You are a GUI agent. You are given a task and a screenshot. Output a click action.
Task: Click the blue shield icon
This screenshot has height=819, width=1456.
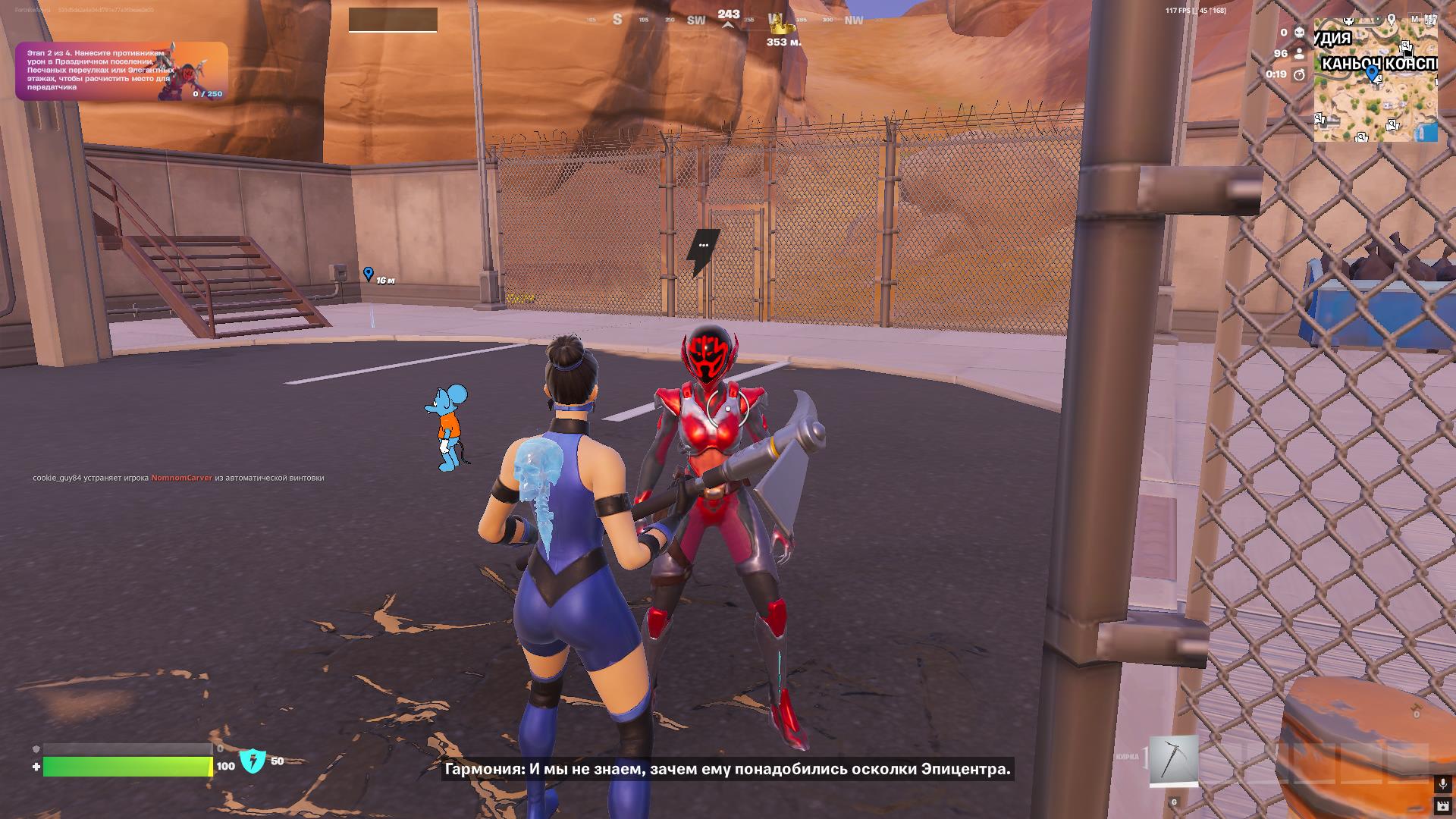253,761
